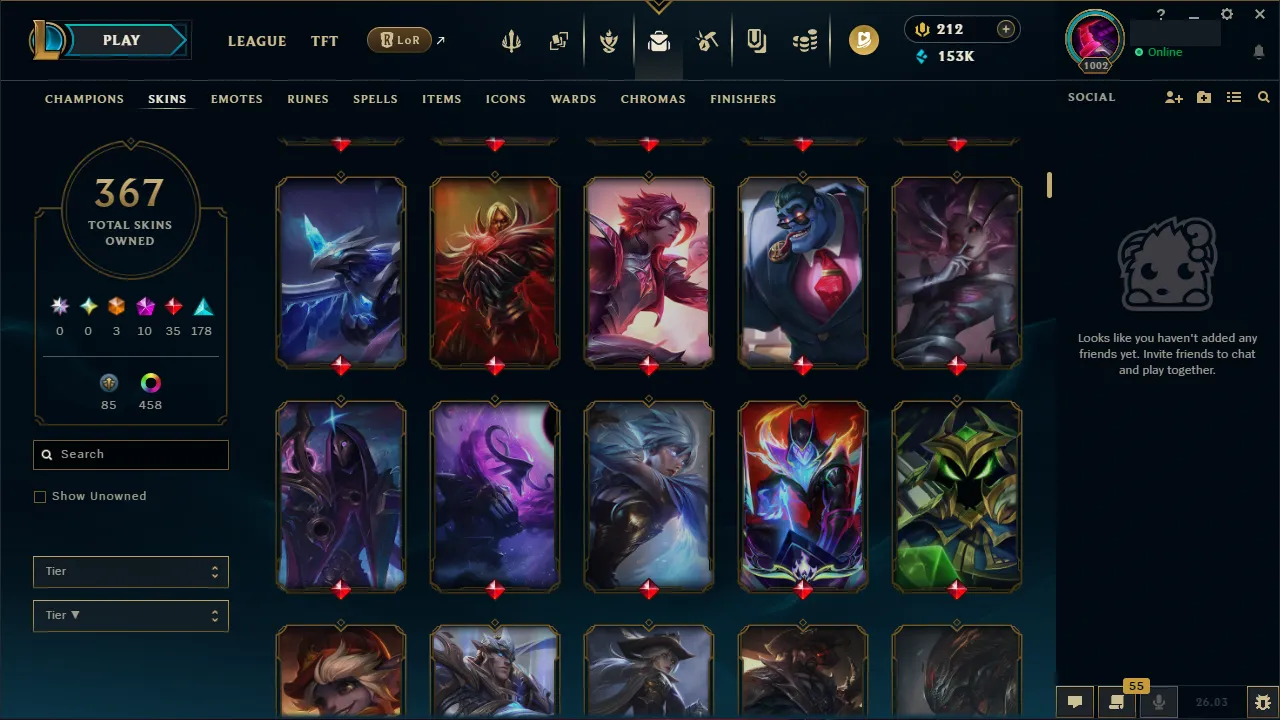
Task: Open the first Tier filter dropdown
Action: [x=130, y=571]
